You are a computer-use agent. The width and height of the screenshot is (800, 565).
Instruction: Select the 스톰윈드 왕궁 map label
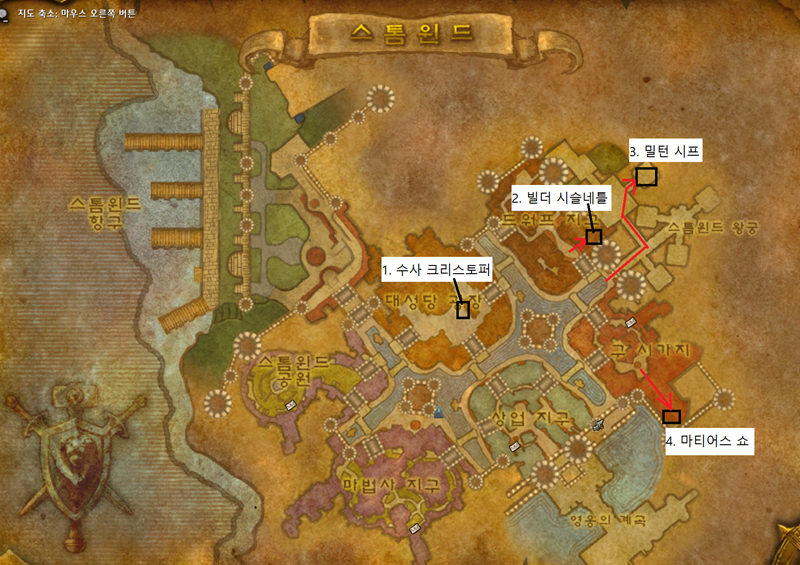coord(712,228)
